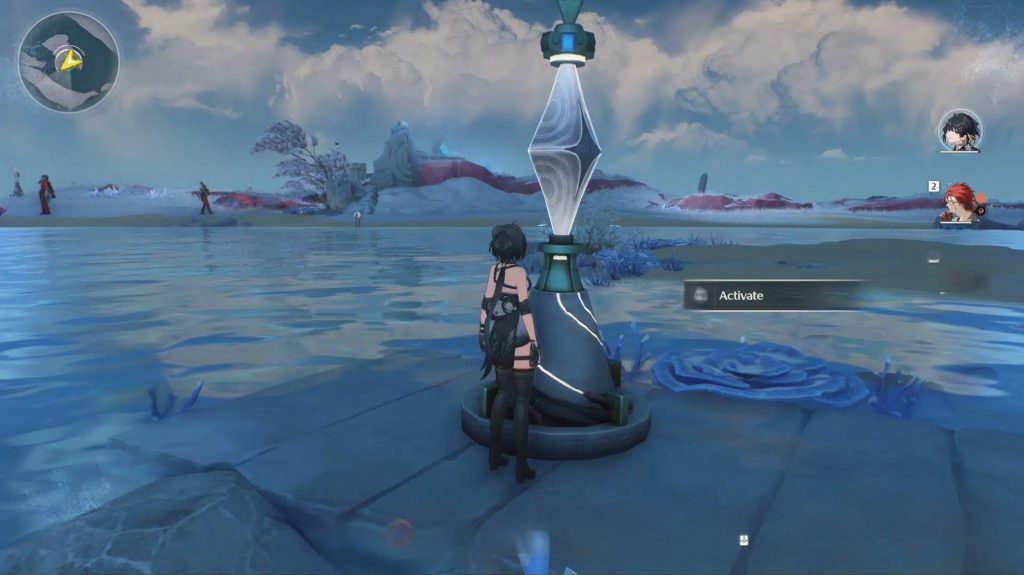Select the Activate interaction prompt
1024x575 pixels.
click(x=770, y=295)
